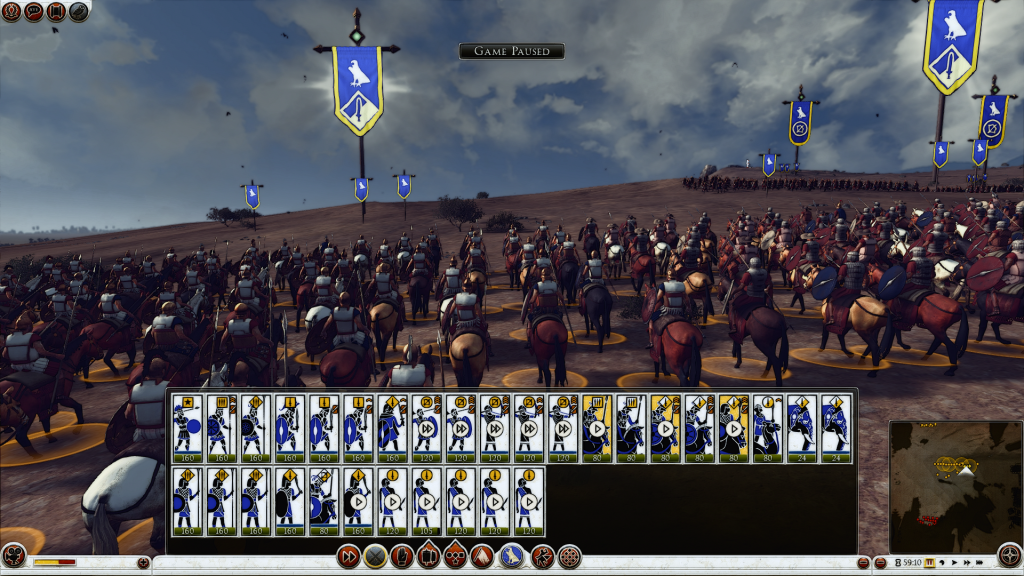Image resolution: width=1024 pixels, height=576 pixels.
Task: Set game speed to slow motion
Action: coord(943,563)
